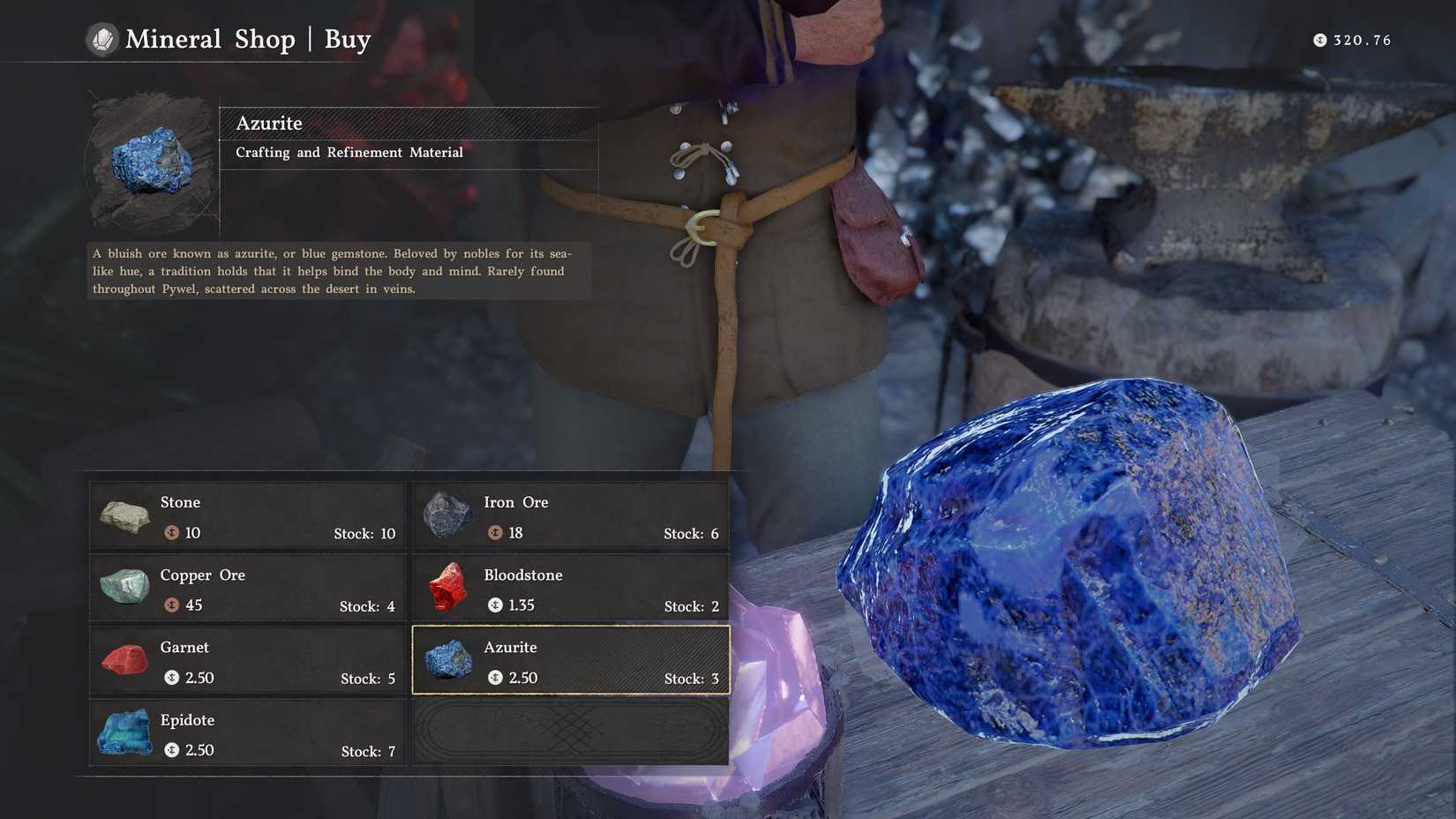Select the Copper Ore entry priced 45
Screen dimensions: 1456x819
click(247, 589)
